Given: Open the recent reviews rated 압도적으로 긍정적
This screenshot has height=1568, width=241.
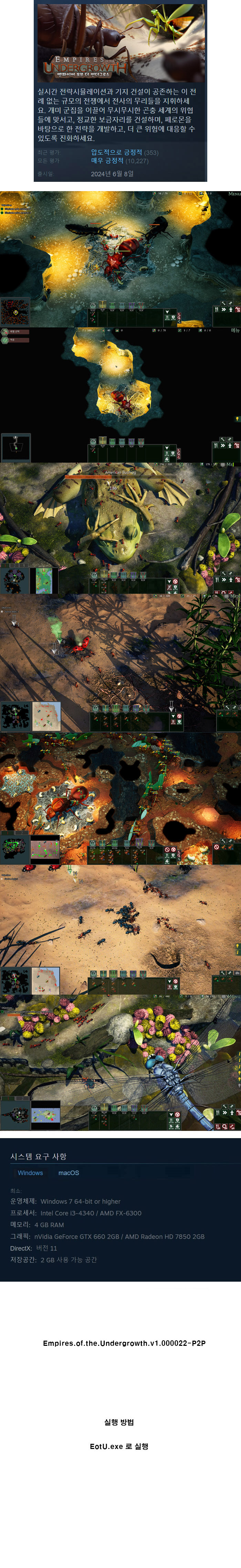Looking at the screenshot, I should tap(116, 152).
